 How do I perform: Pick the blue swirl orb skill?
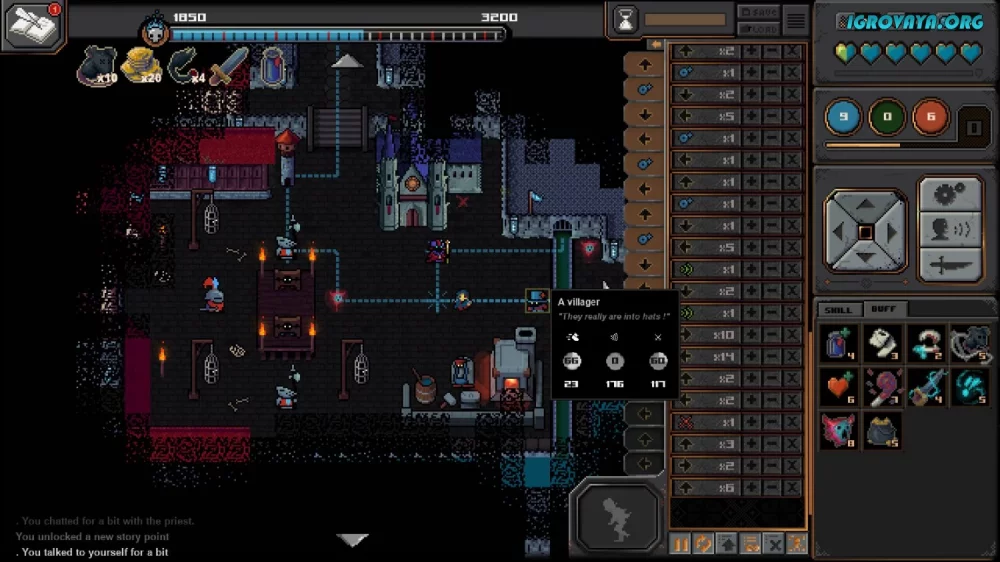pyautogui.click(x=969, y=388)
